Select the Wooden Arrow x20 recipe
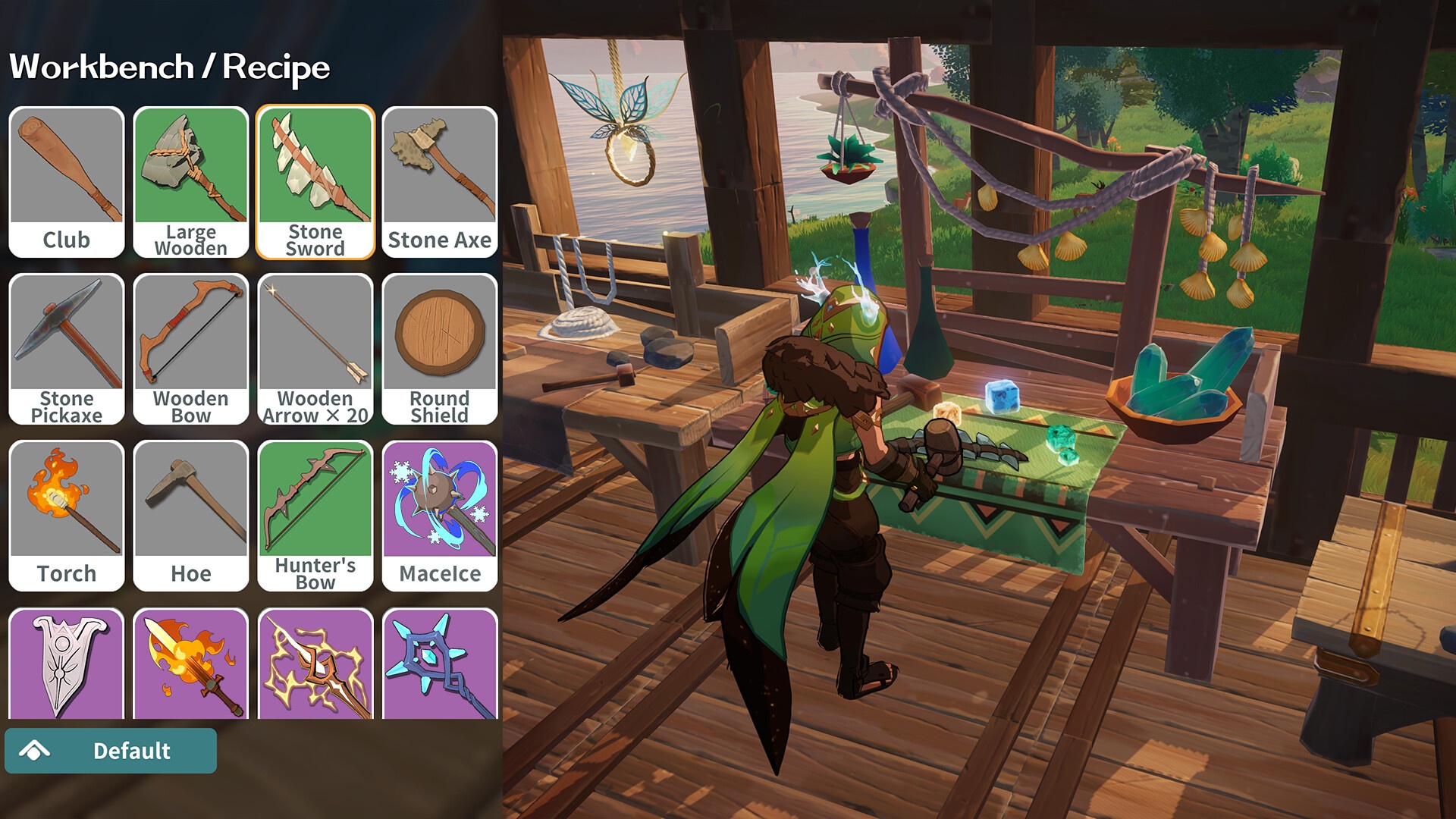 point(315,349)
